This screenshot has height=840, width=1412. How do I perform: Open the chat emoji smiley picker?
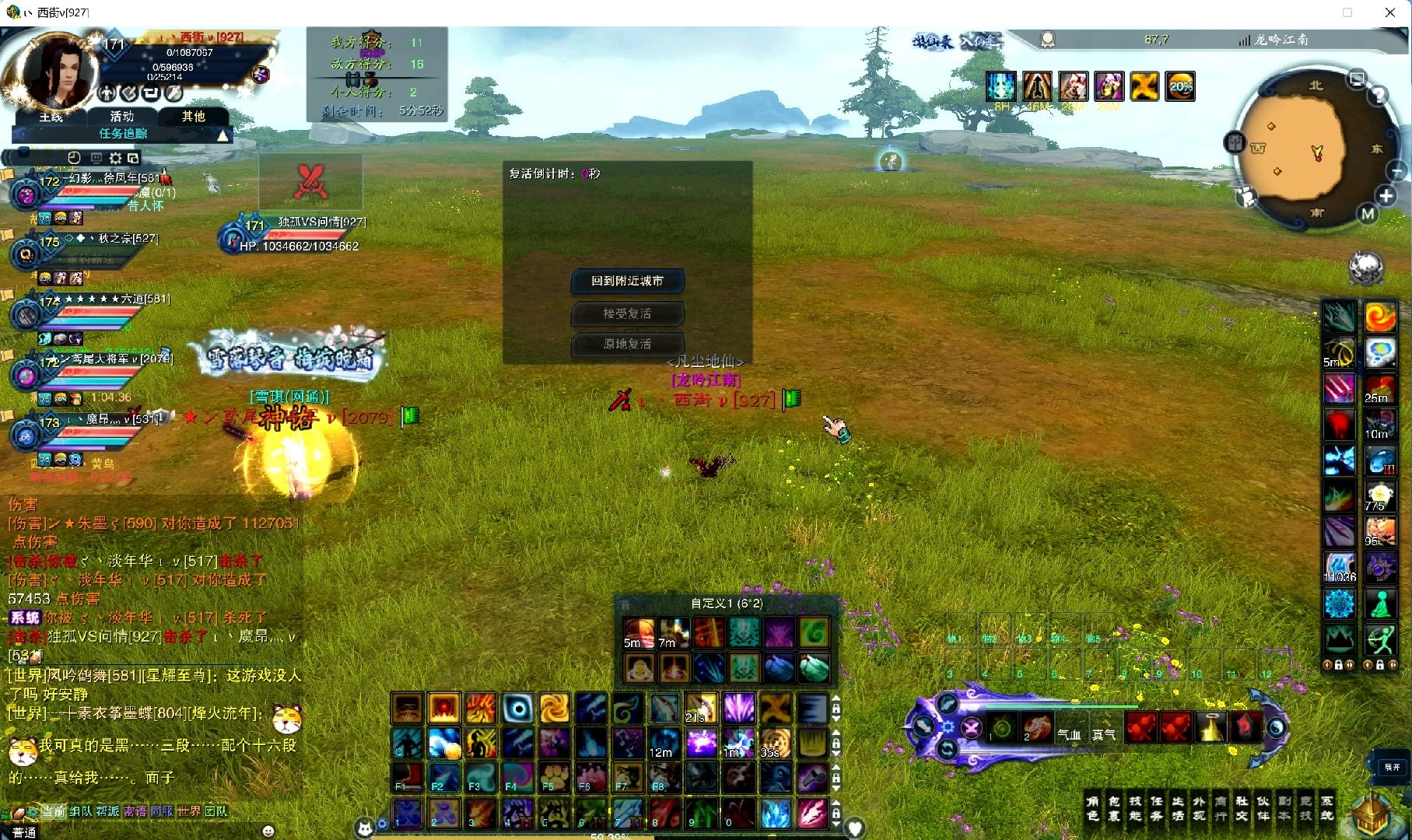268,831
